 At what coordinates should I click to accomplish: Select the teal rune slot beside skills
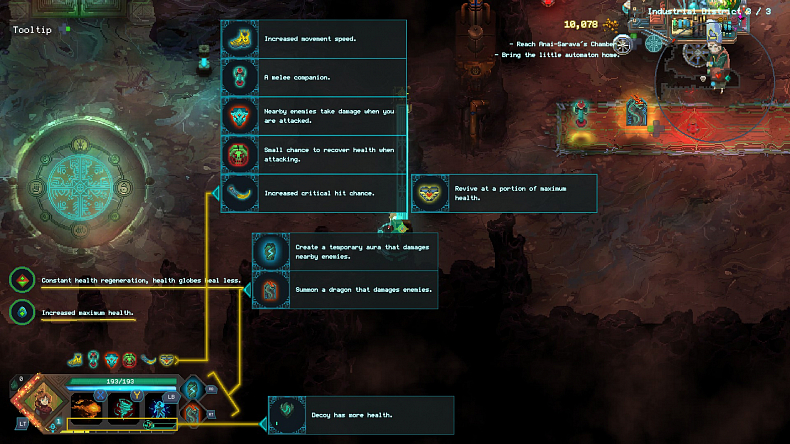point(192,388)
